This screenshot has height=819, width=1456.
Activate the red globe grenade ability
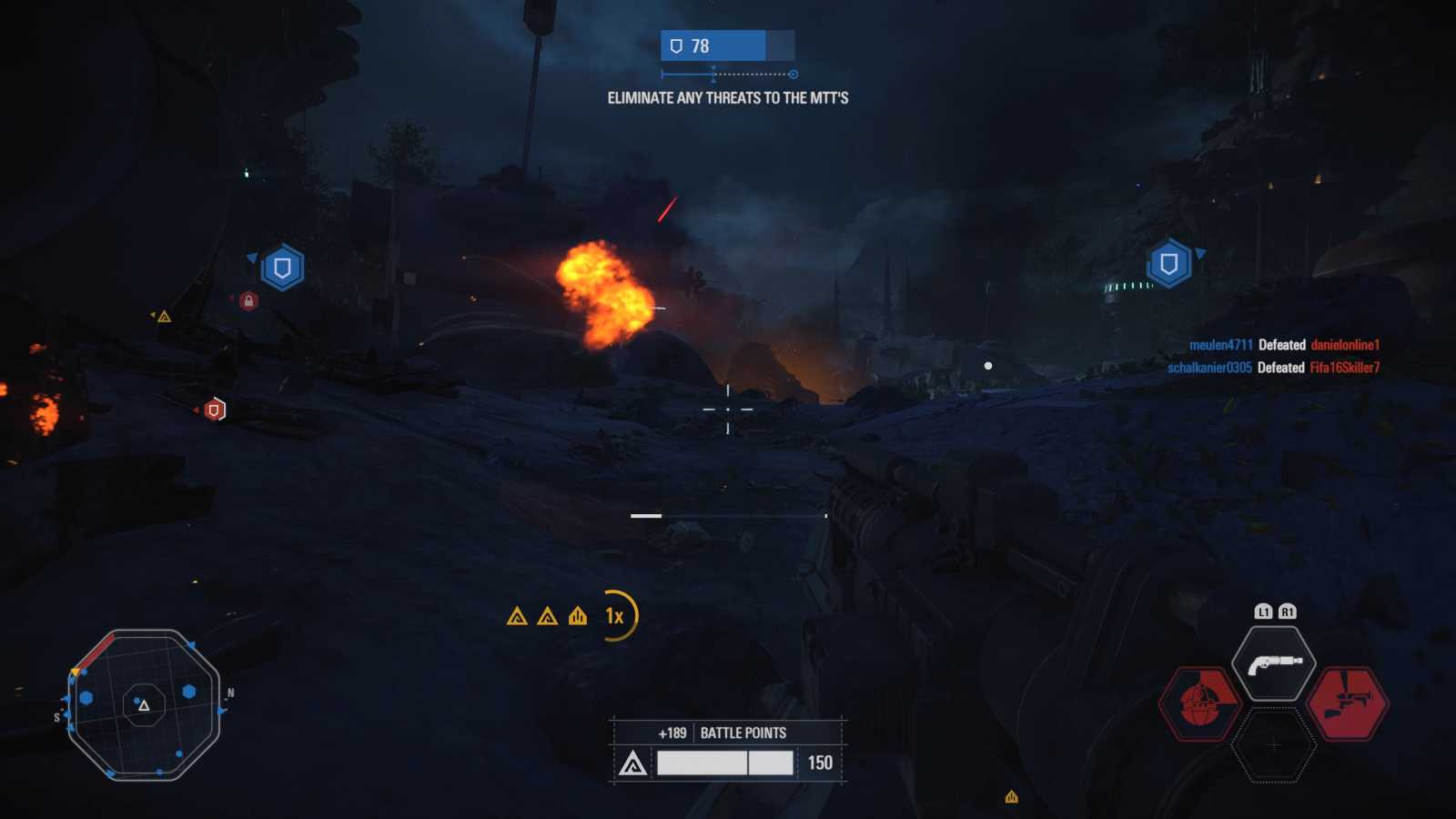(1201, 703)
